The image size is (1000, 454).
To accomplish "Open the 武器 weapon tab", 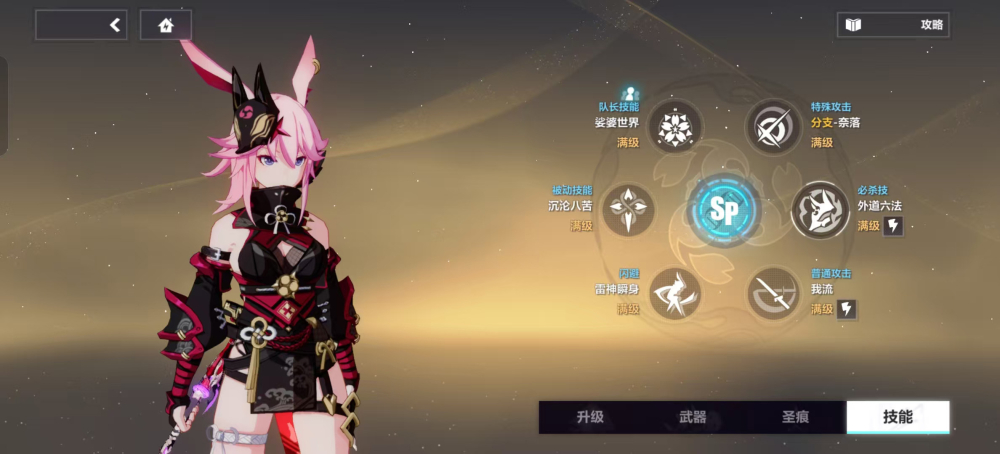I will (692, 417).
